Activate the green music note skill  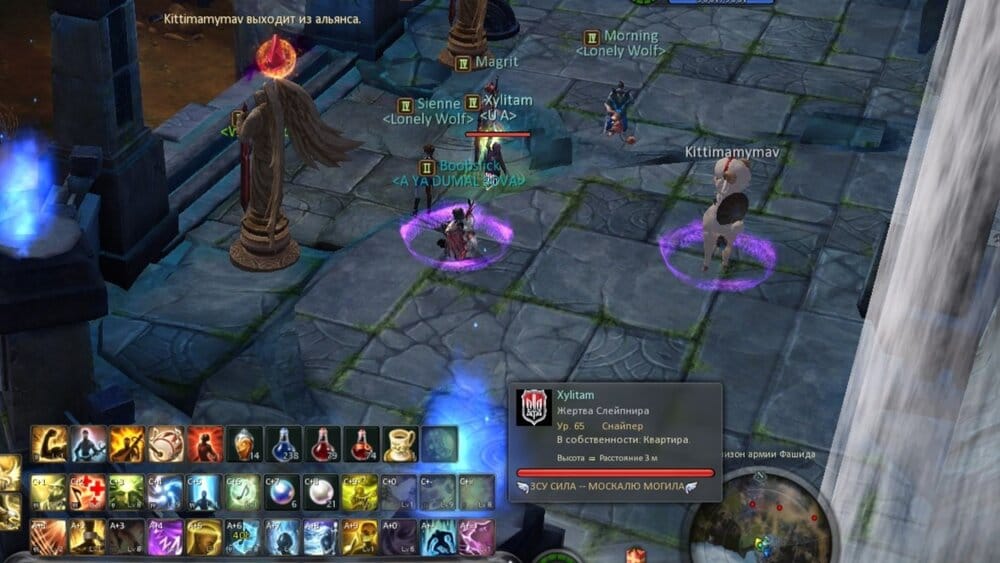tap(244, 491)
